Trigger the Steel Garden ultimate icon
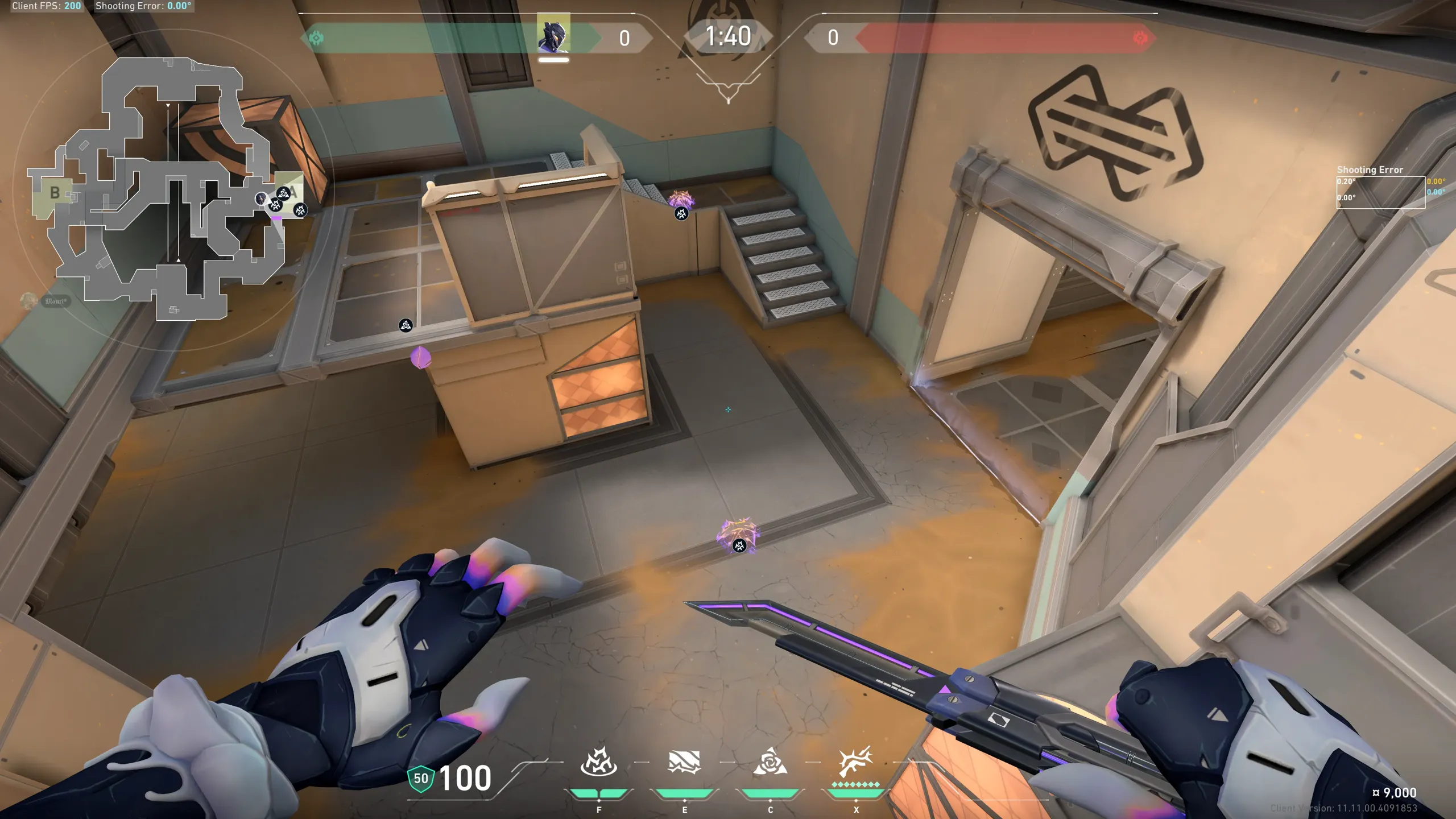1456x819 pixels. [x=855, y=763]
